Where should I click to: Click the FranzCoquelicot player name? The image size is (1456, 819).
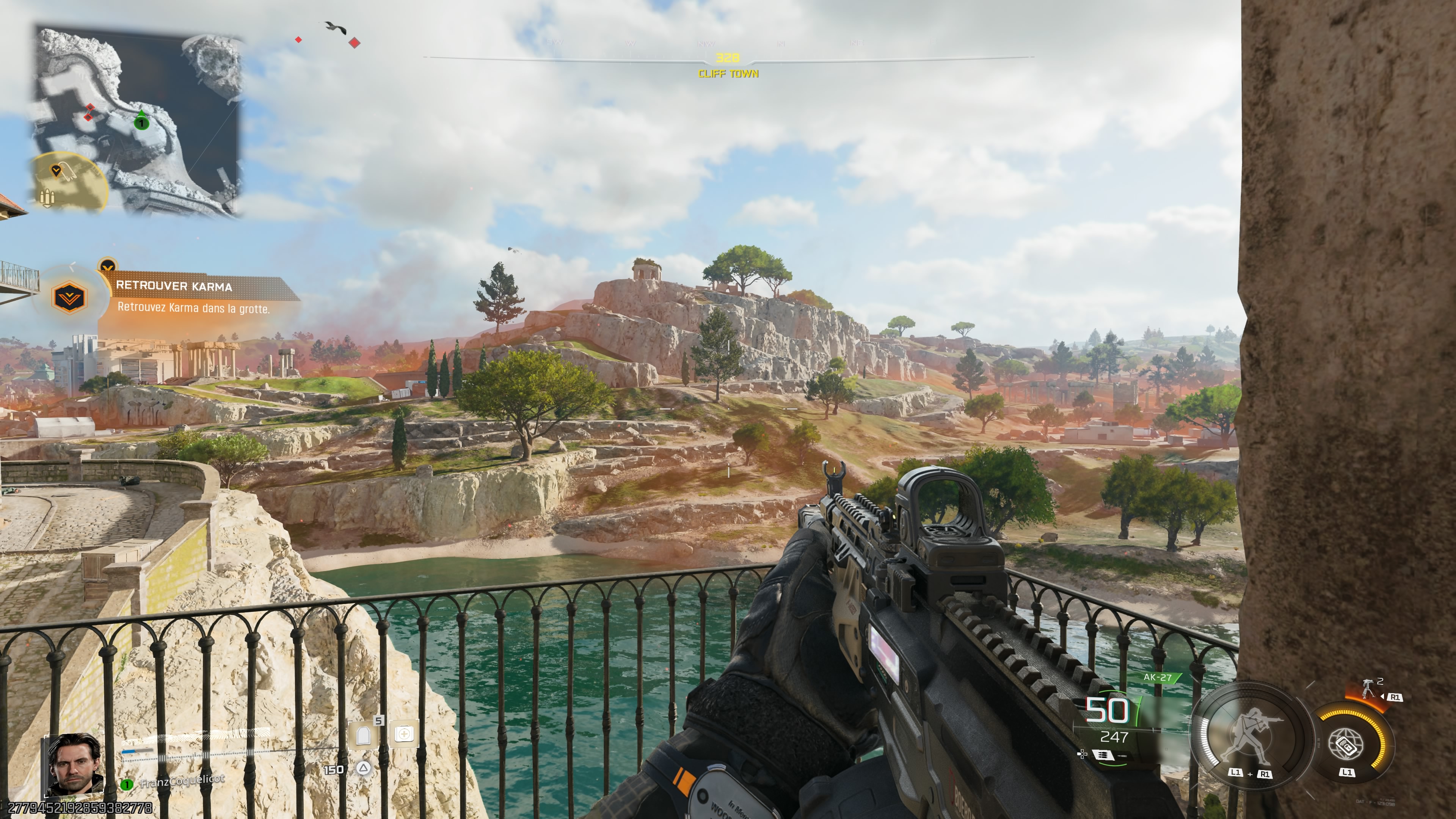(x=182, y=781)
